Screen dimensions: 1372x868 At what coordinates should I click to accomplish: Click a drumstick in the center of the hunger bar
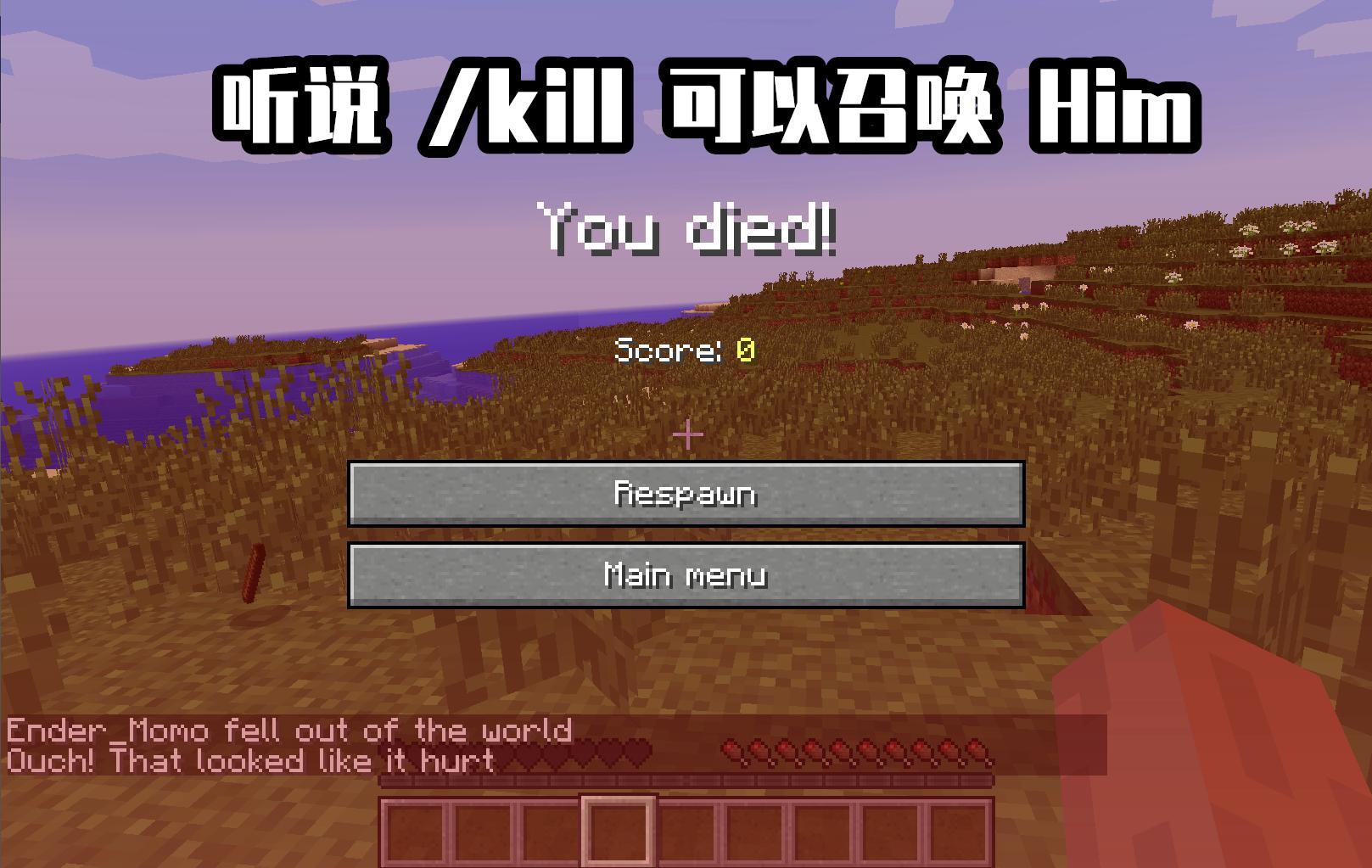coord(853,752)
